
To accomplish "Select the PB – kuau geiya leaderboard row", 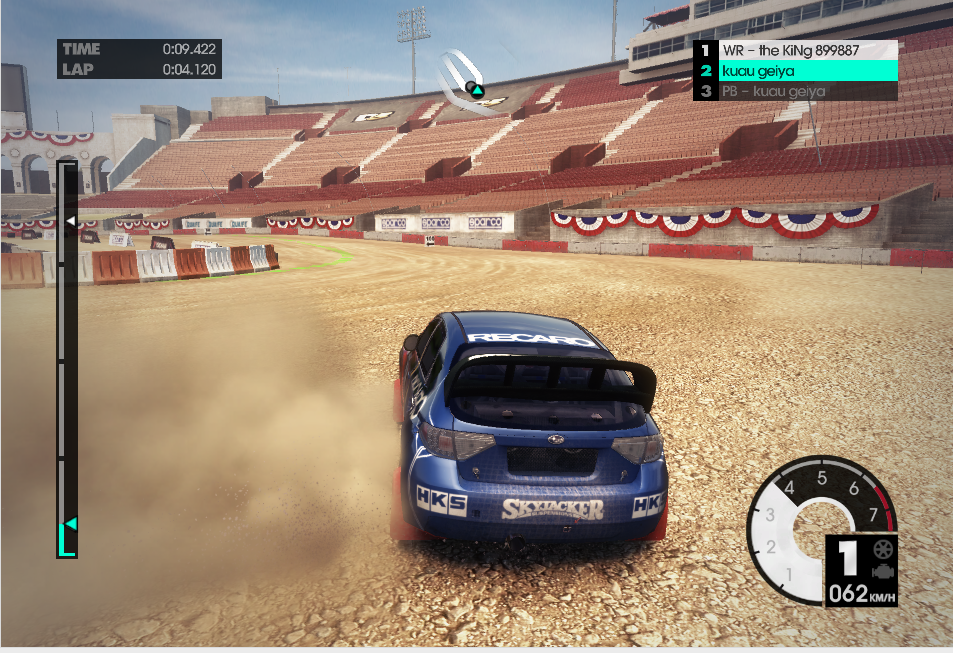I will [796, 91].
